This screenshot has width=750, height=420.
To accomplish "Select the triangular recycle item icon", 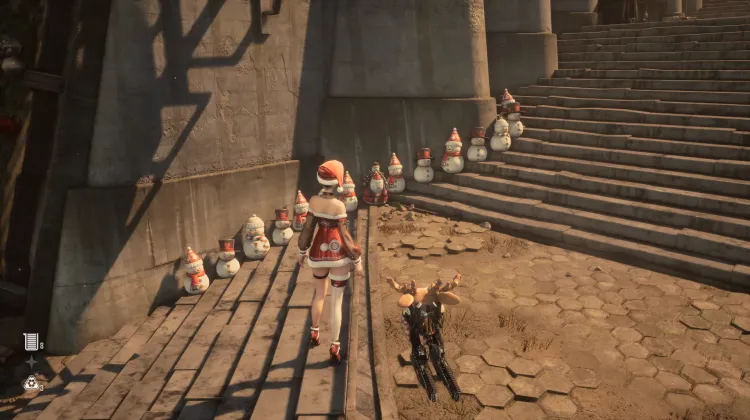I will (32, 382).
